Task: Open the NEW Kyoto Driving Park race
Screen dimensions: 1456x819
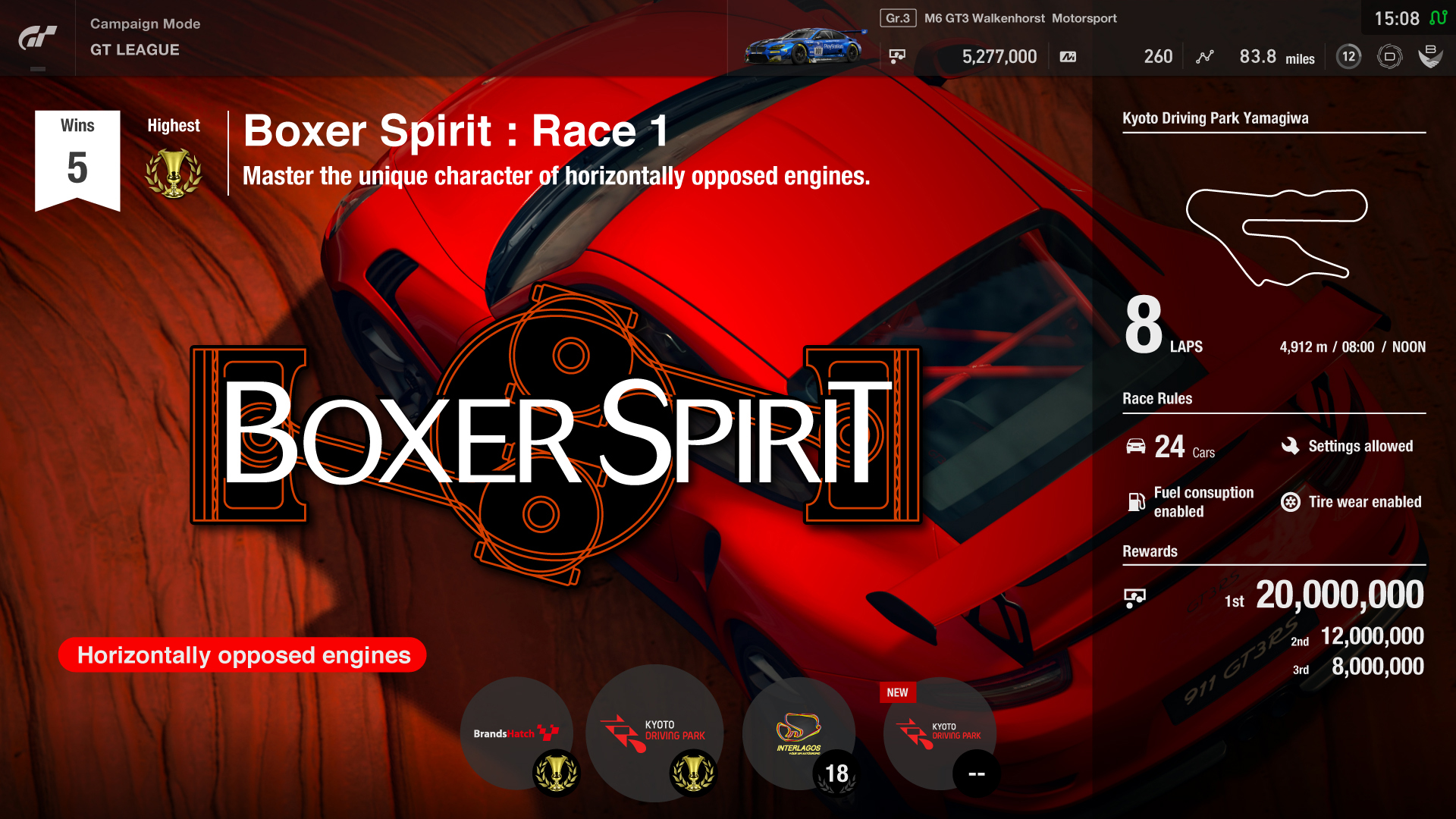Action: tap(940, 733)
